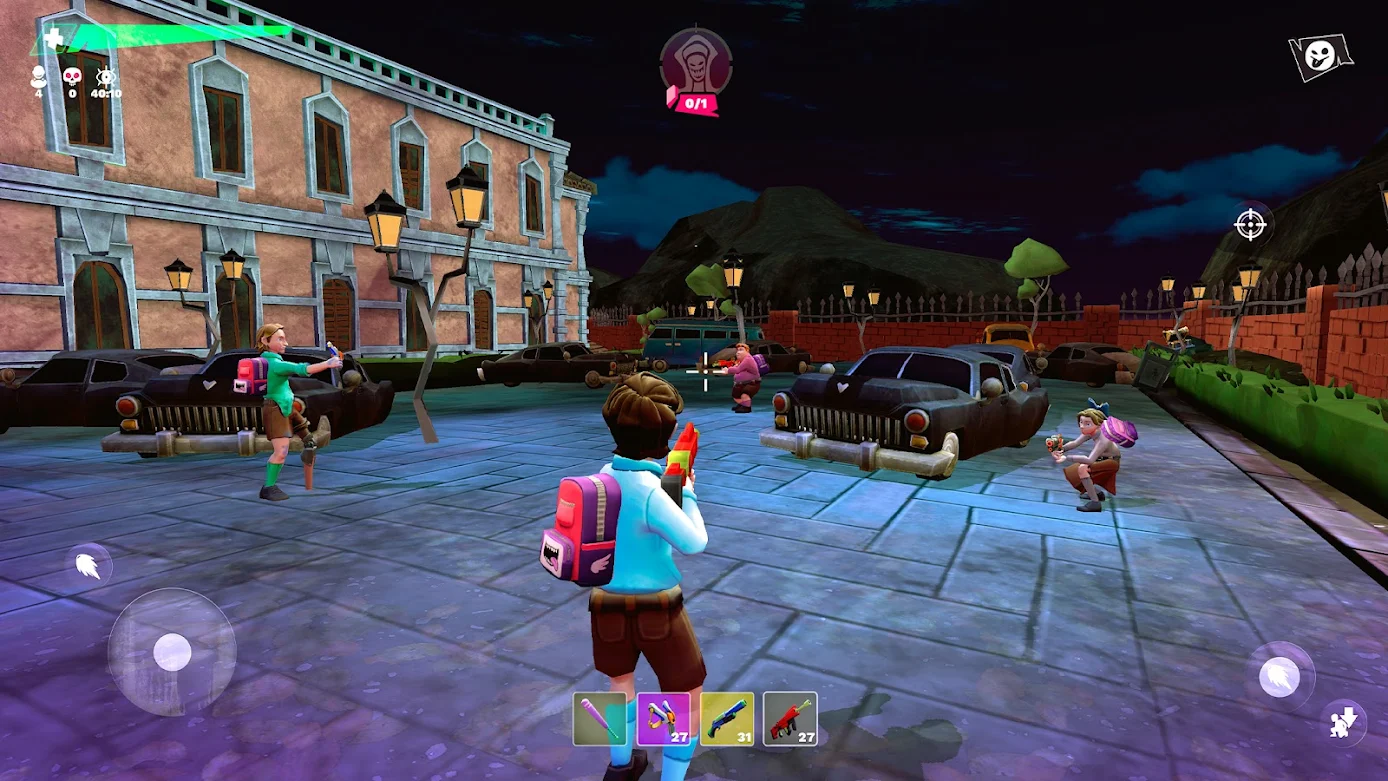Tap the movement joystick knob
Image resolution: width=1388 pixels, height=781 pixels.
[172, 653]
